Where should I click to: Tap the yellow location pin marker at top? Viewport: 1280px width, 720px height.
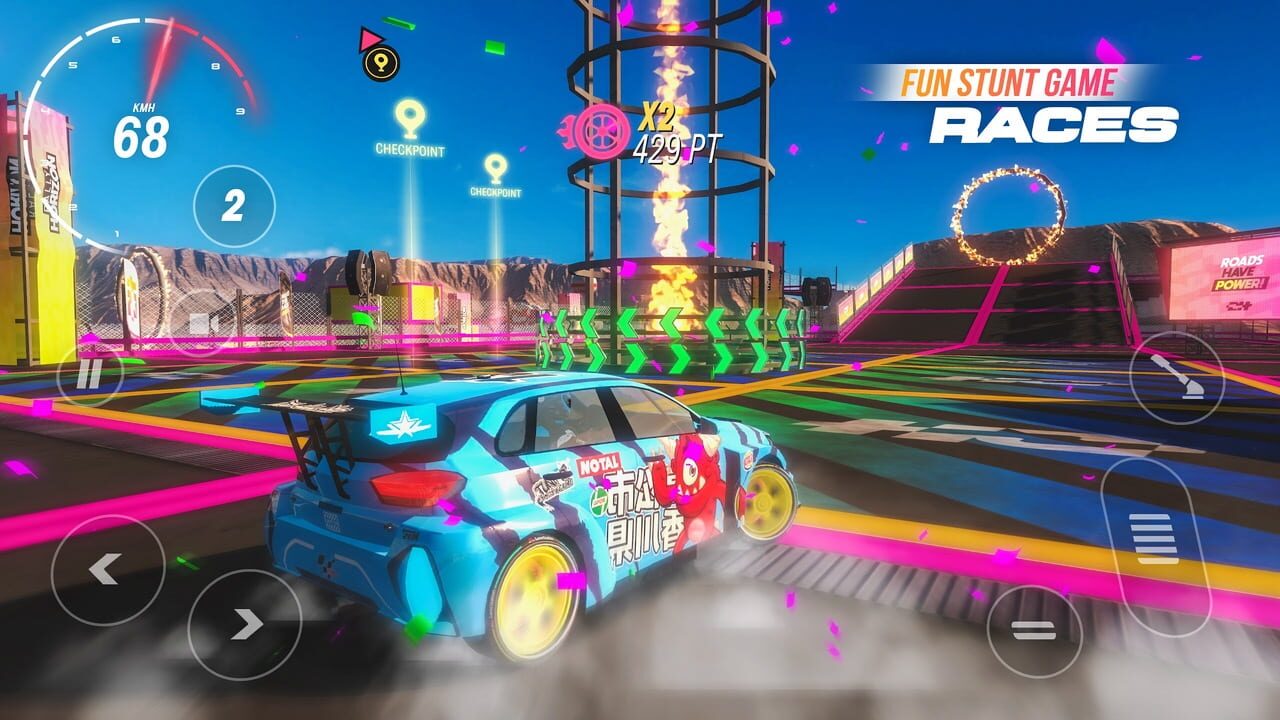point(380,63)
